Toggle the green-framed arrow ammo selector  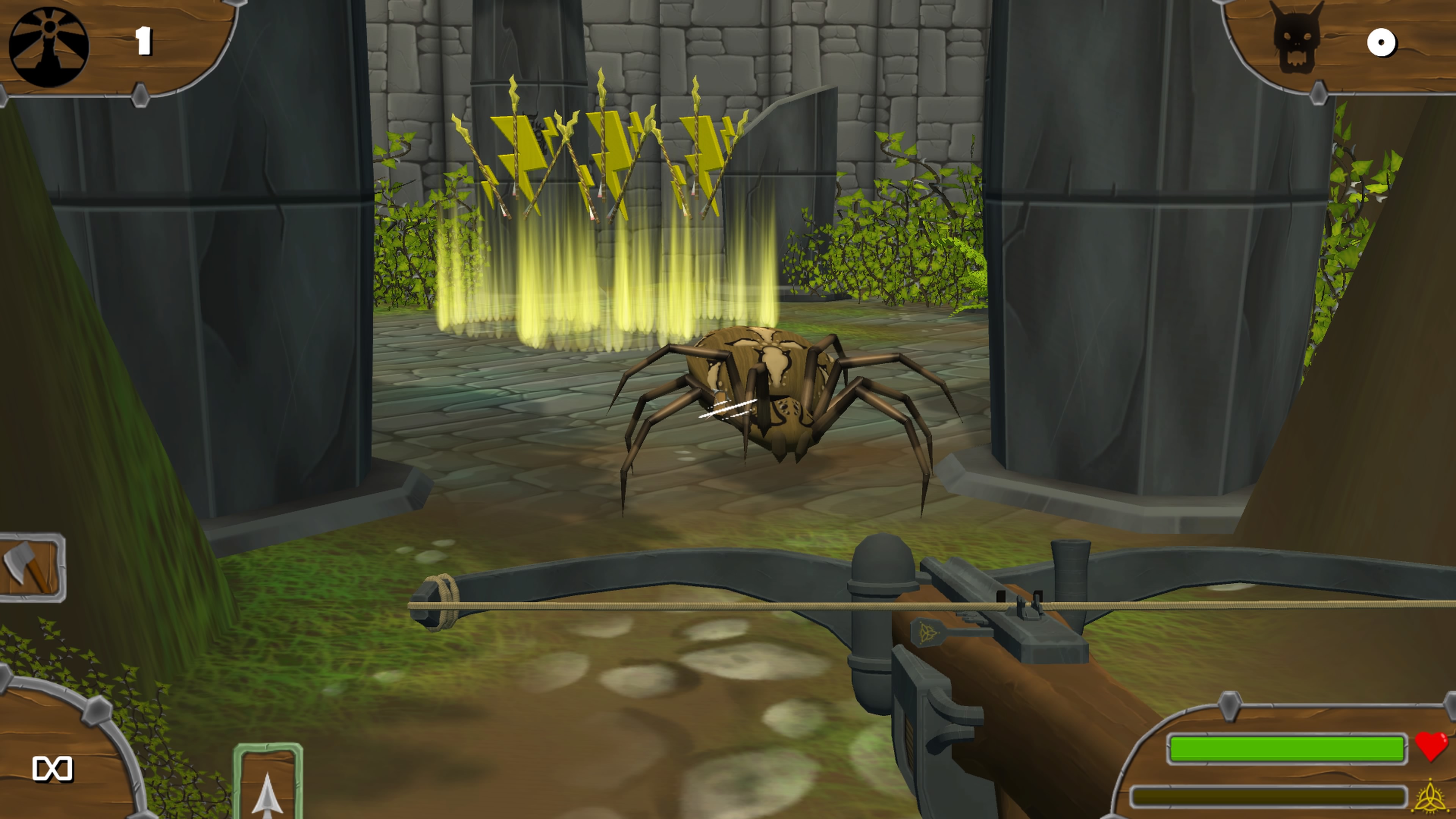click(x=267, y=791)
